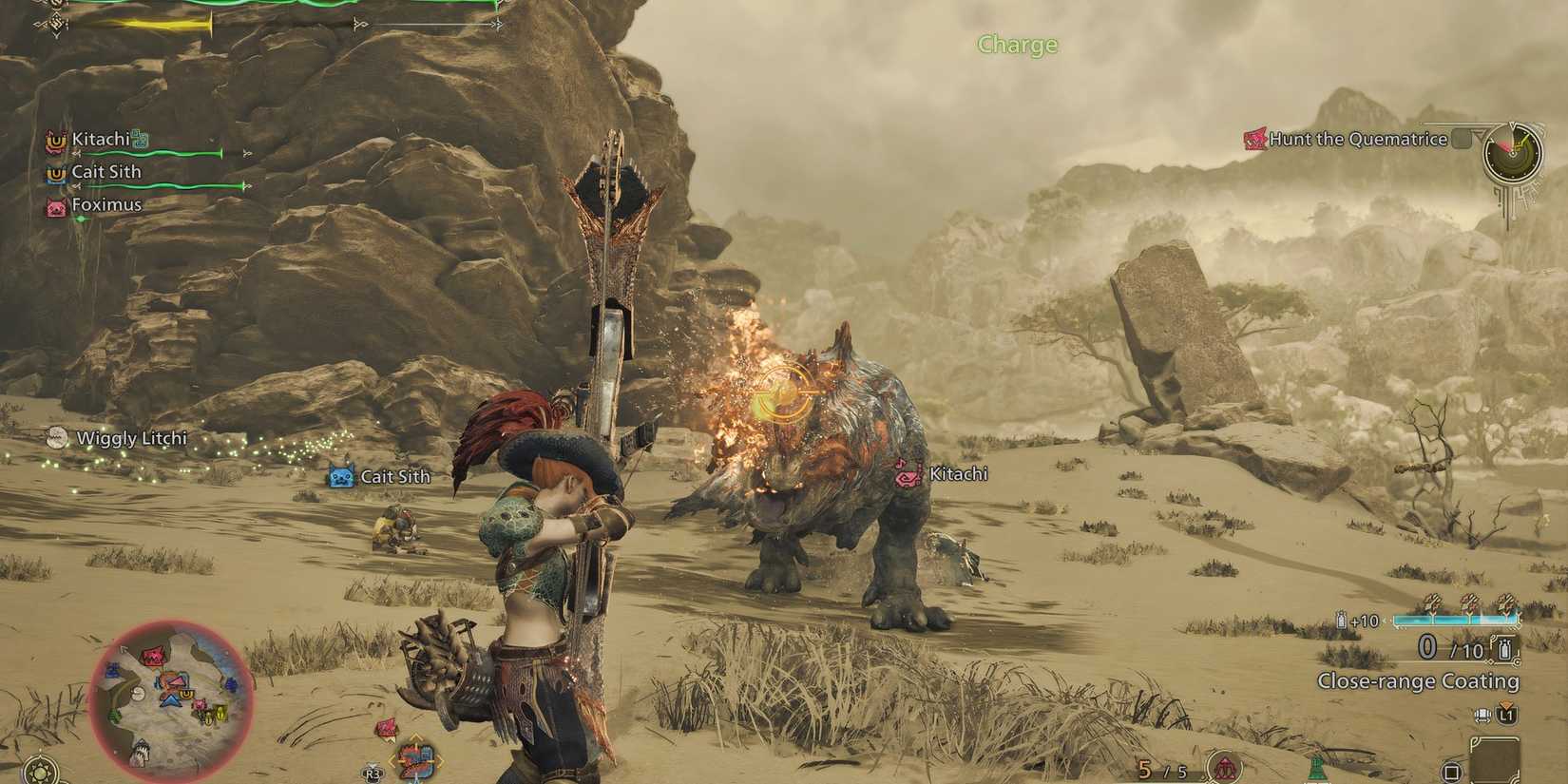The height and width of the screenshot is (784, 1568).
Task: Click the Kitachi palico icon in party list
Action: (x=55, y=140)
